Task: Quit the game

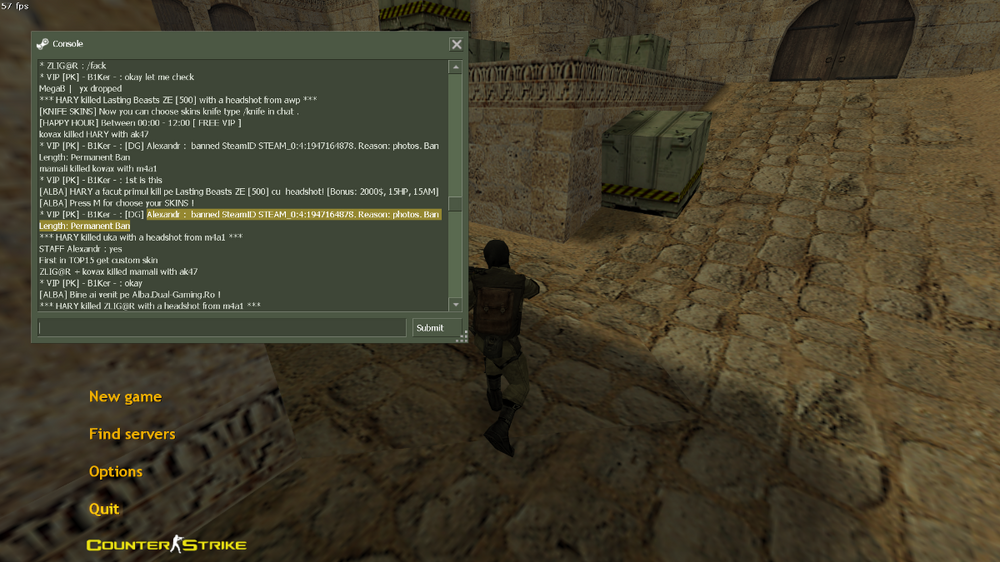Action: click(x=104, y=509)
